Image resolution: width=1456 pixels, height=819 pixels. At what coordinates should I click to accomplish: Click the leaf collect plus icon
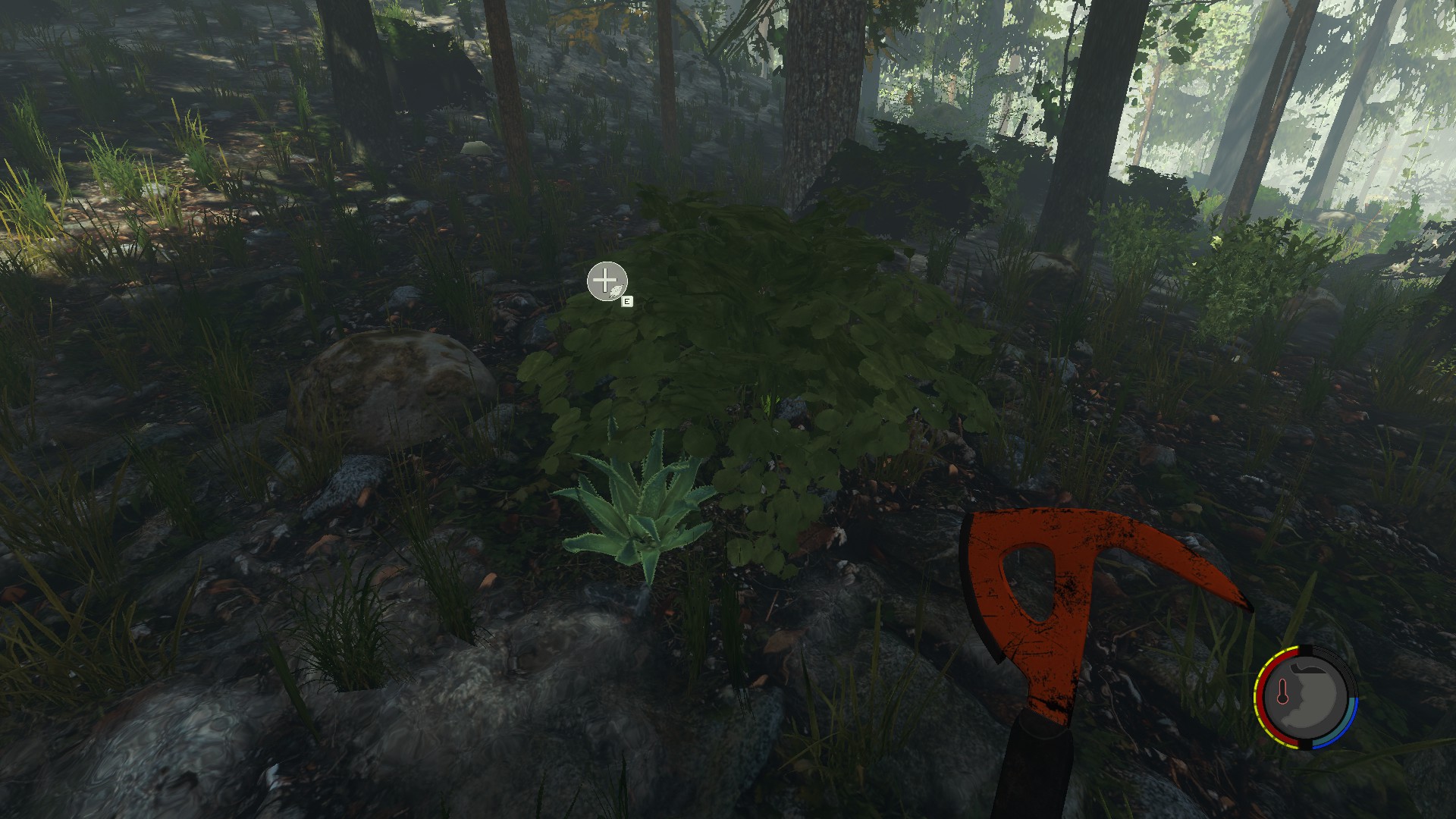pyautogui.click(x=607, y=282)
